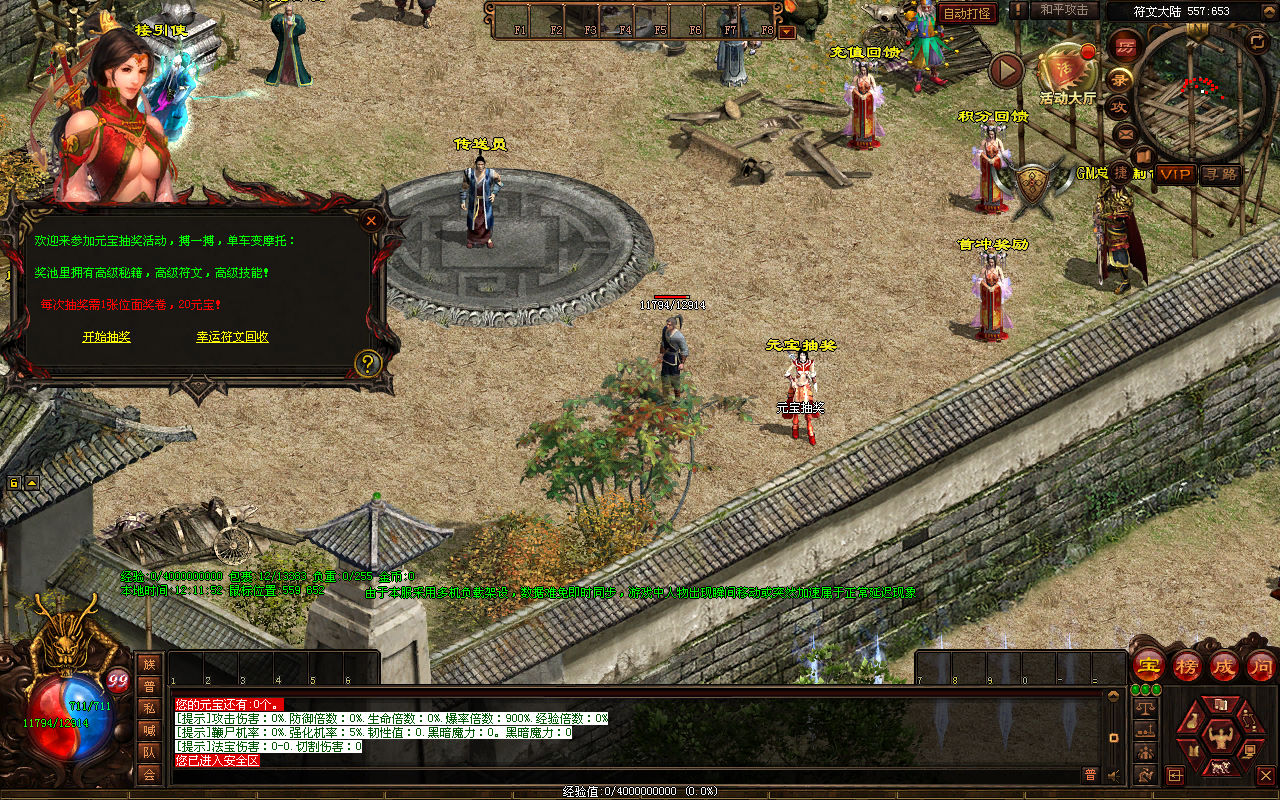Open the VIP panel

coord(1176,174)
